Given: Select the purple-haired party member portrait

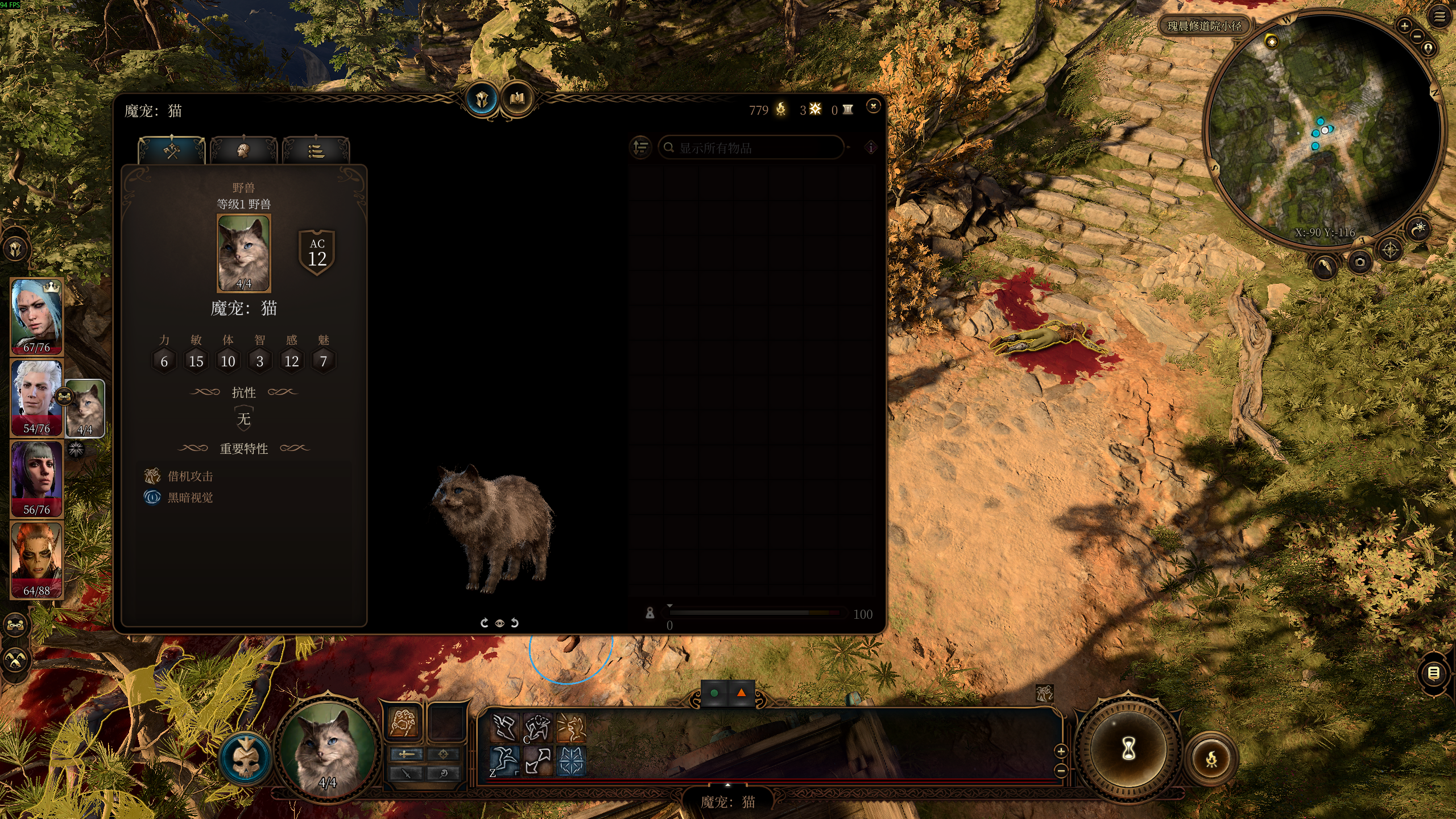Looking at the screenshot, I should (37, 478).
